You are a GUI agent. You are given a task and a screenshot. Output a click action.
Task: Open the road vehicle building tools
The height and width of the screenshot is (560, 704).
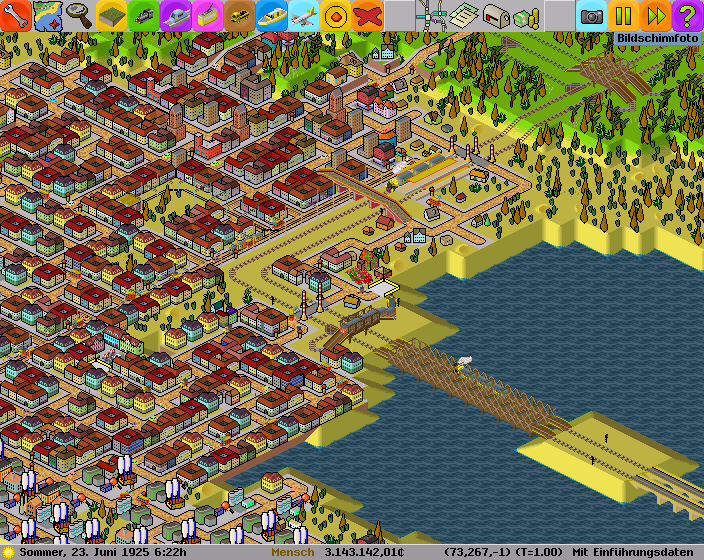point(240,16)
